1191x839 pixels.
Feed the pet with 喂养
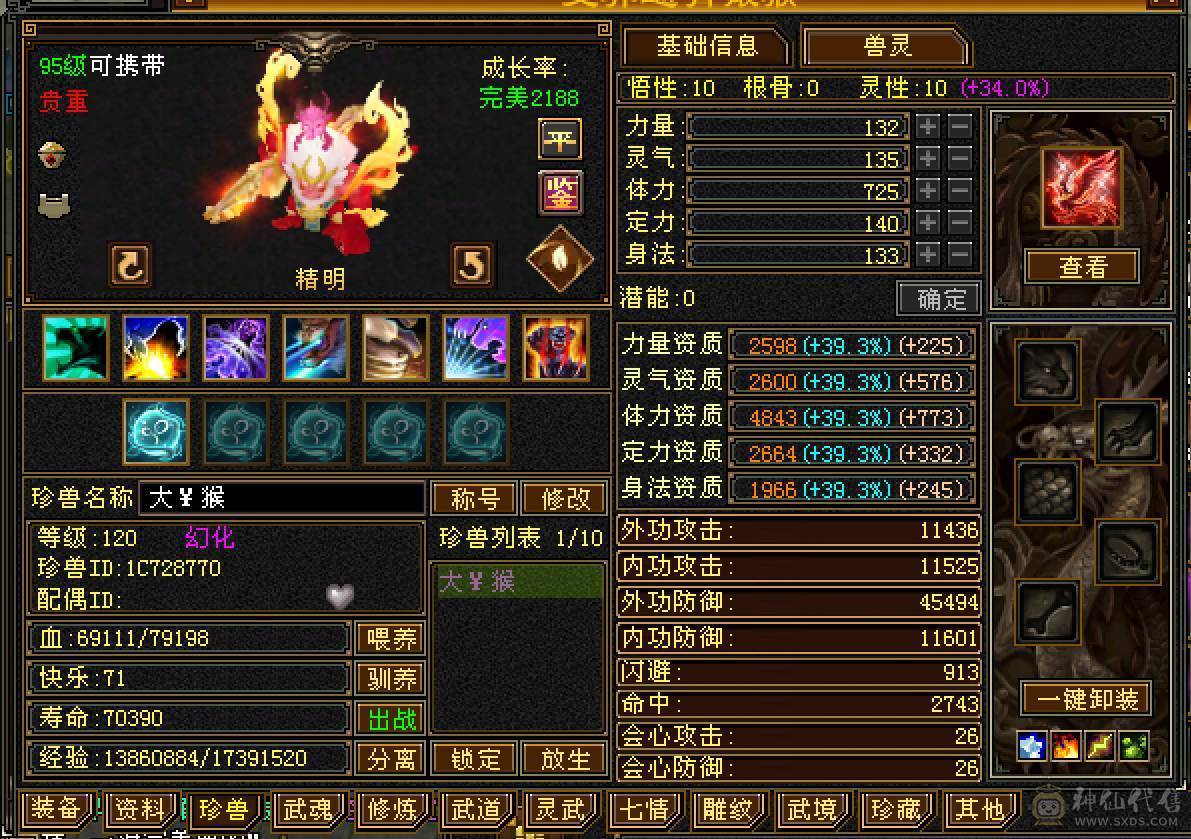click(390, 638)
